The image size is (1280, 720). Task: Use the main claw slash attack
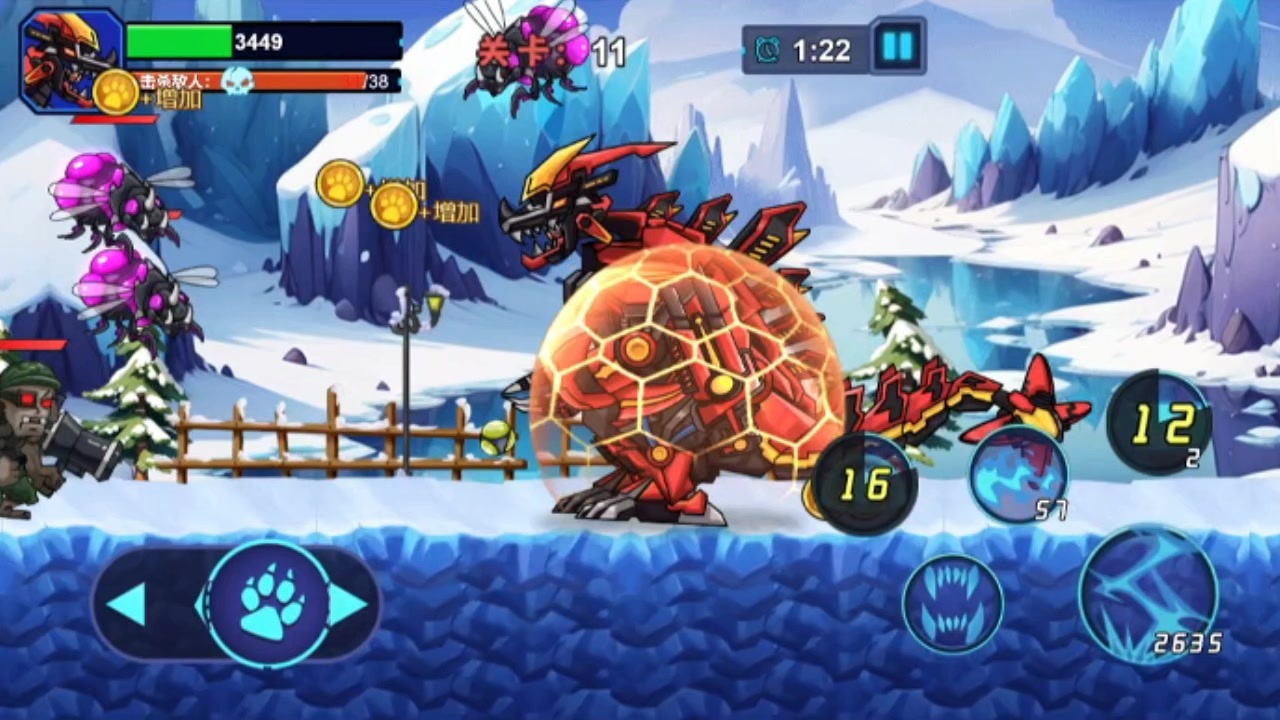click(1148, 594)
